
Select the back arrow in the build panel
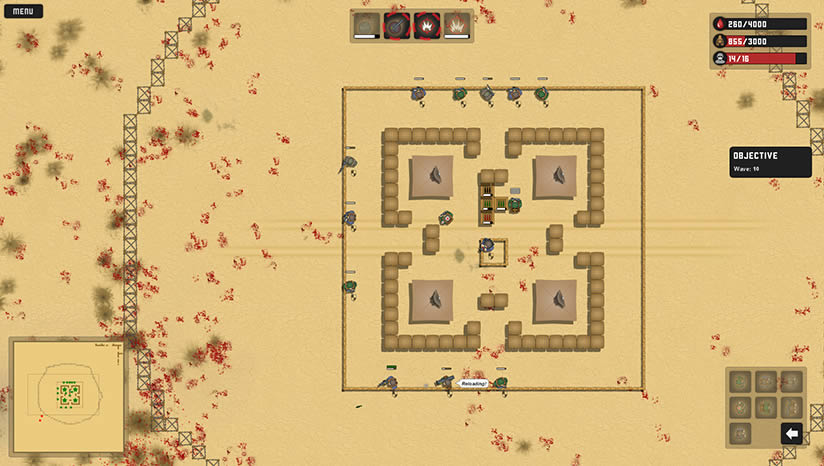[791, 433]
